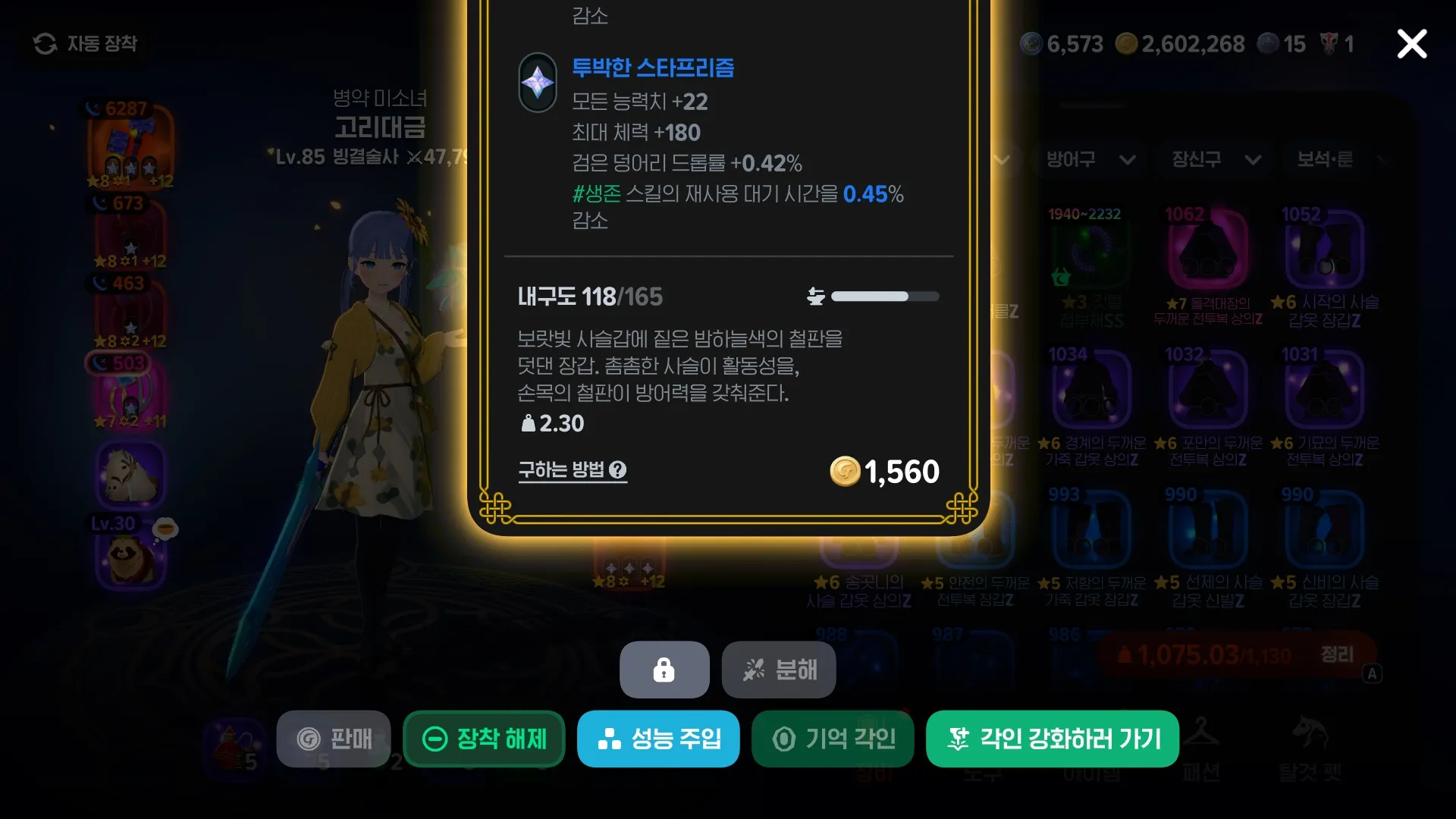Toggle the item lock button

click(664, 670)
